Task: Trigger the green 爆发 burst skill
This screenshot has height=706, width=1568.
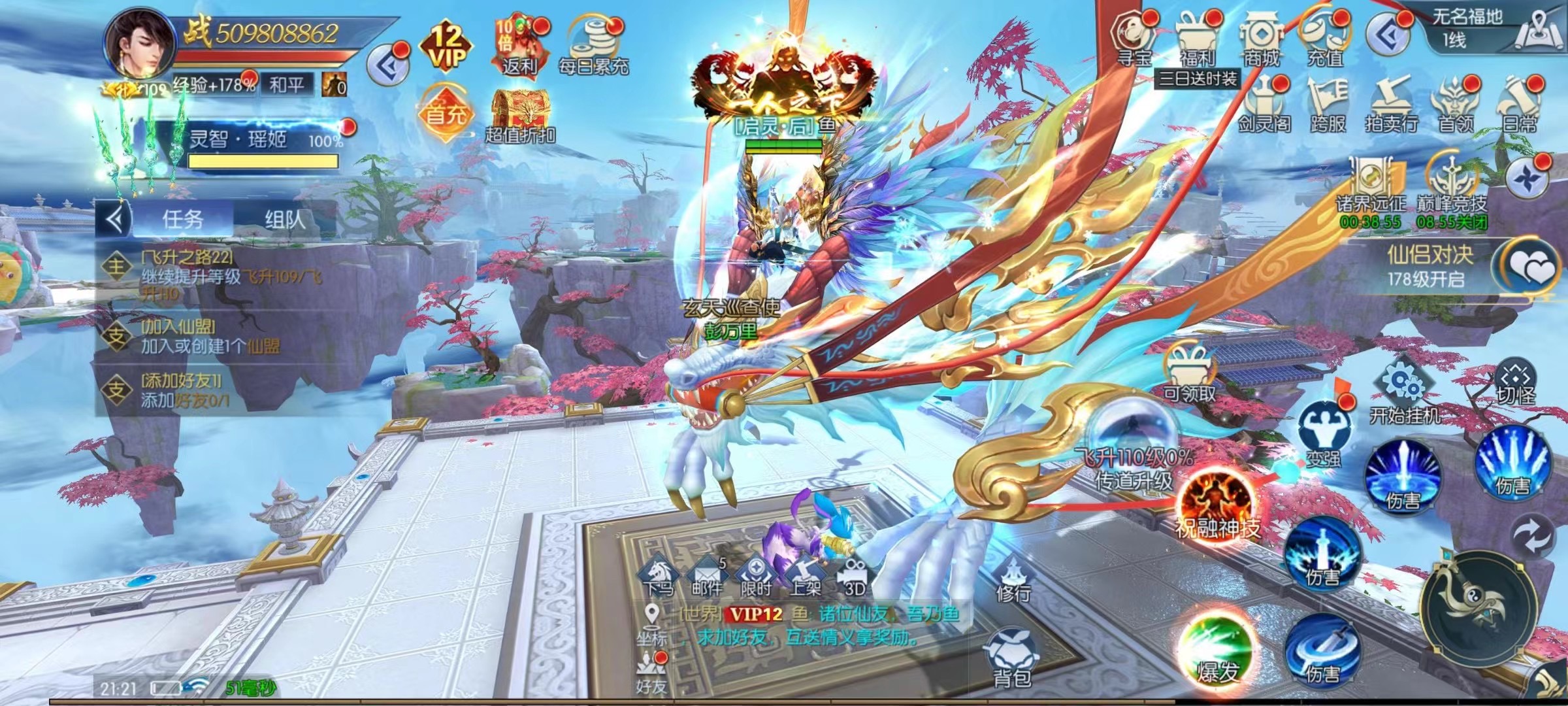Action: (x=1217, y=650)
